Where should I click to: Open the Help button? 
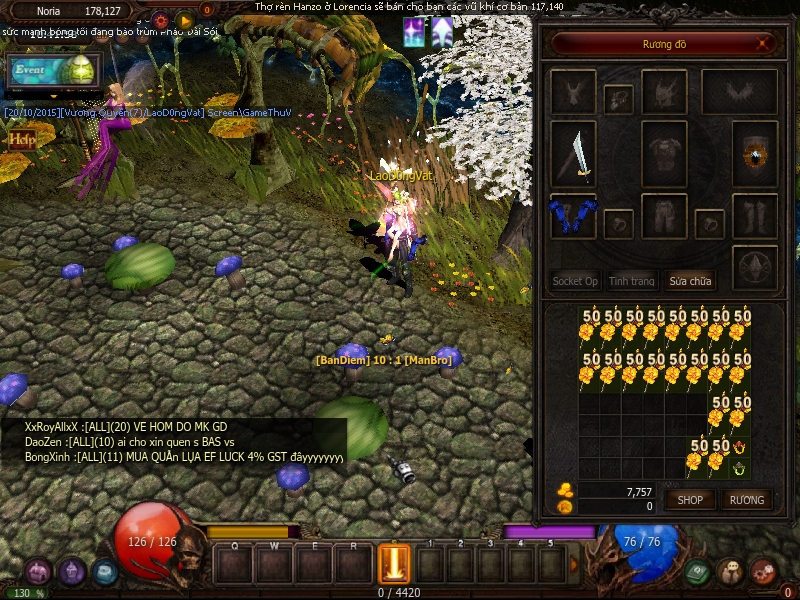[21, 140]
